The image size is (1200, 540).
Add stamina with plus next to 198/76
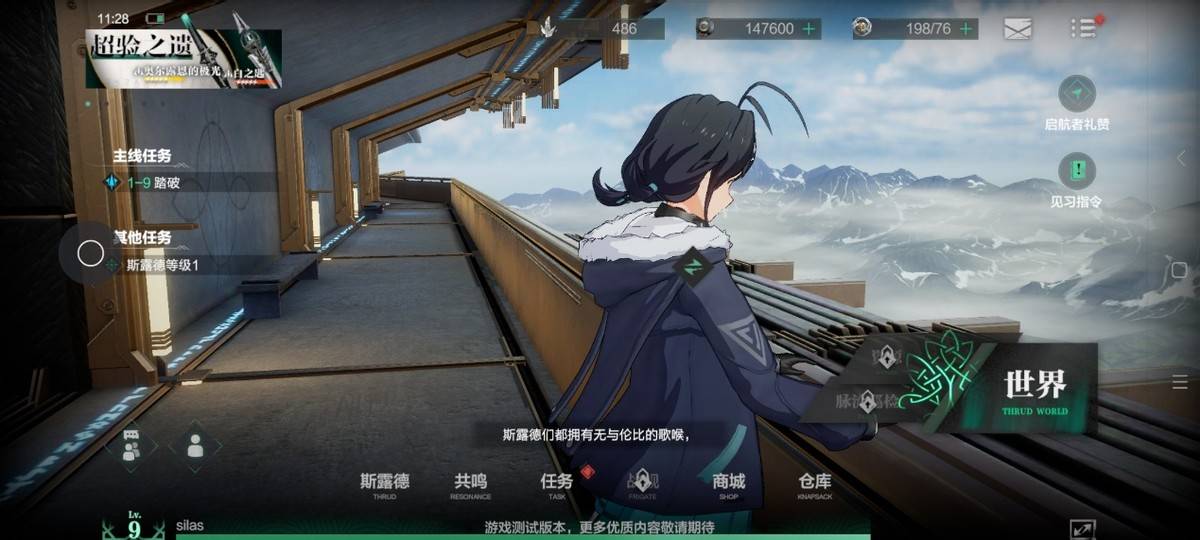point(966,29)
